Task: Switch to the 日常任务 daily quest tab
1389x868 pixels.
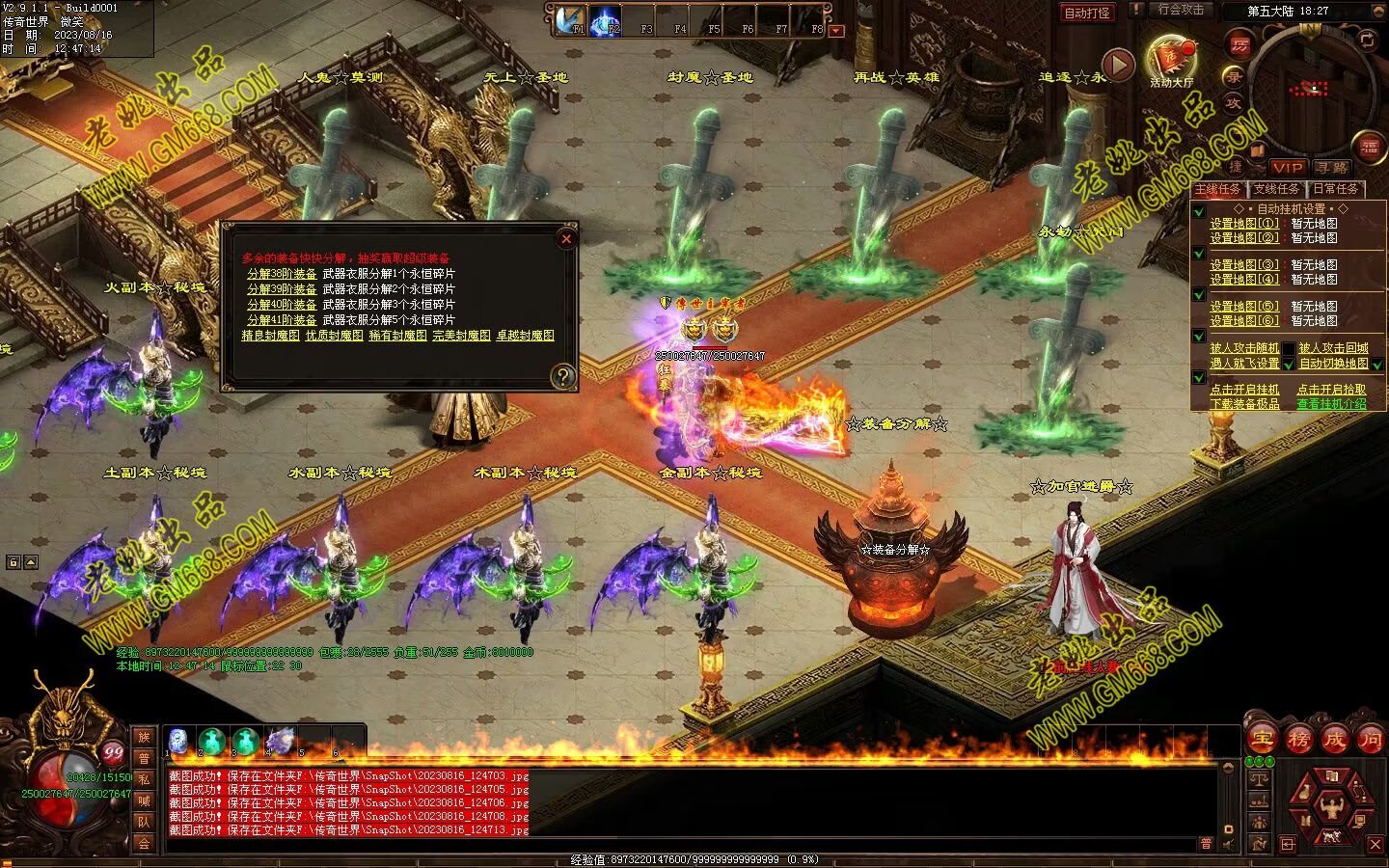Action: 1335,189
